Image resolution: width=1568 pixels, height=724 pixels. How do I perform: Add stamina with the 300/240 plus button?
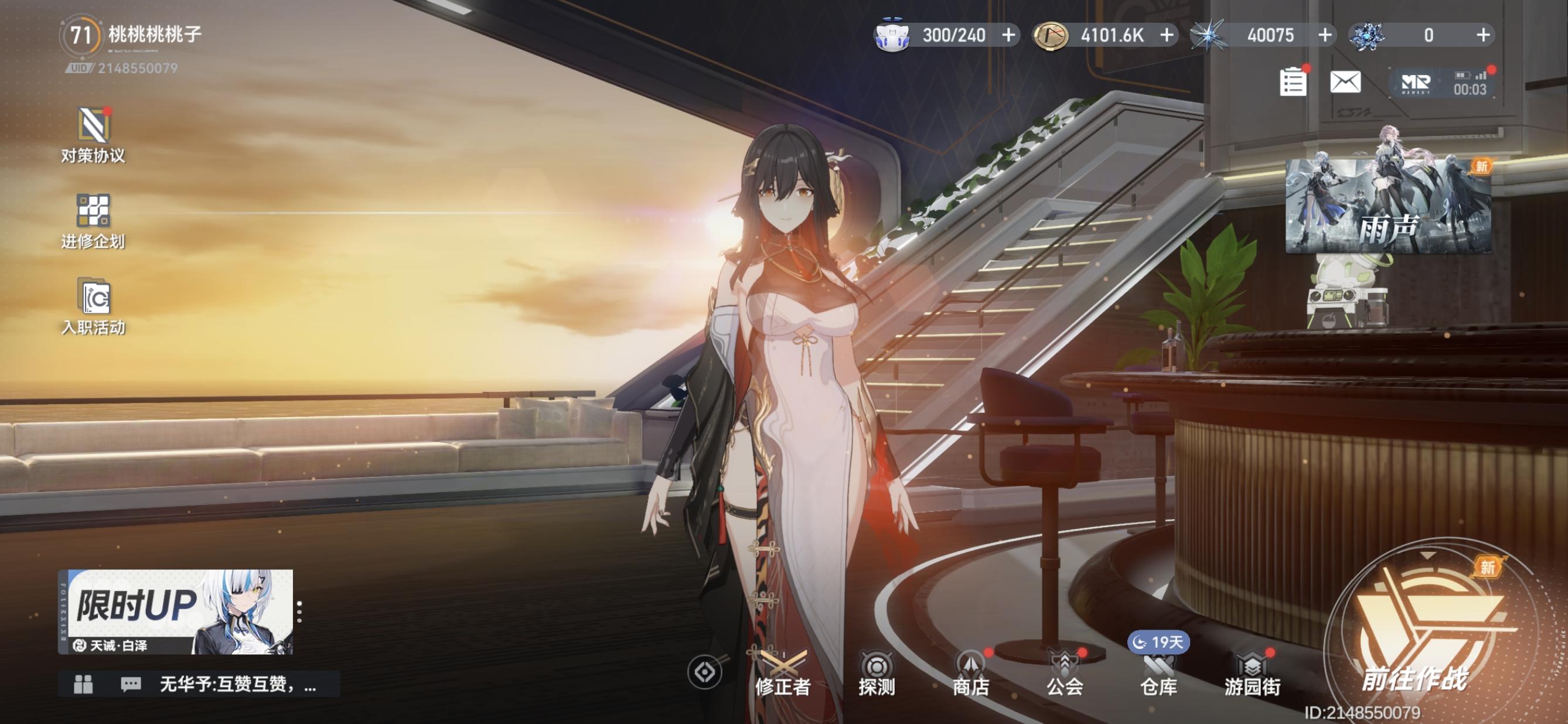click(1008, 35)
